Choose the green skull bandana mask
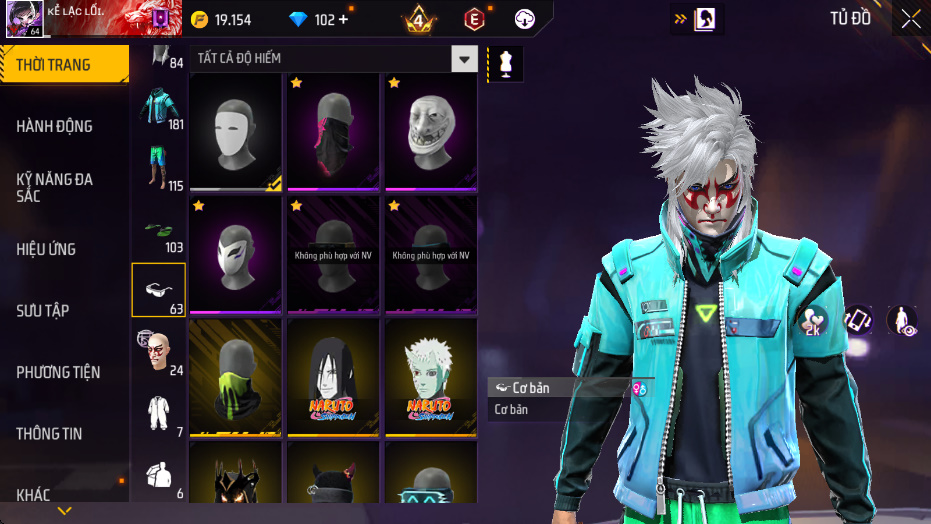This screenshot has height=524, width=931. coord(235,377)
